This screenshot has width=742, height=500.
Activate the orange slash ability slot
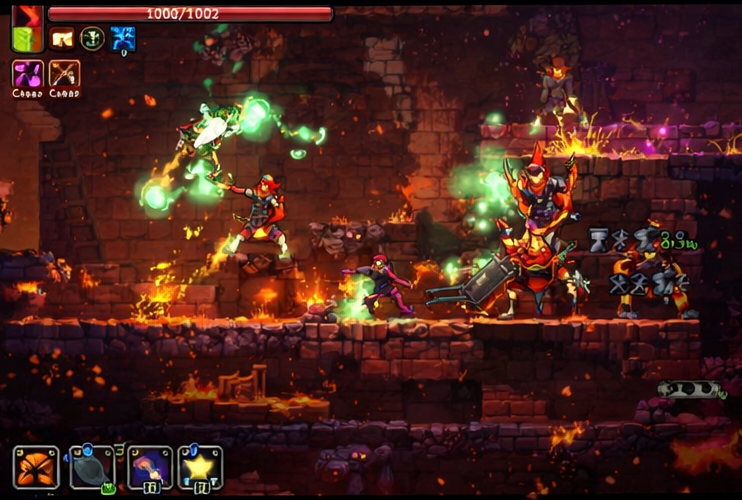click(x=36, y=467)
